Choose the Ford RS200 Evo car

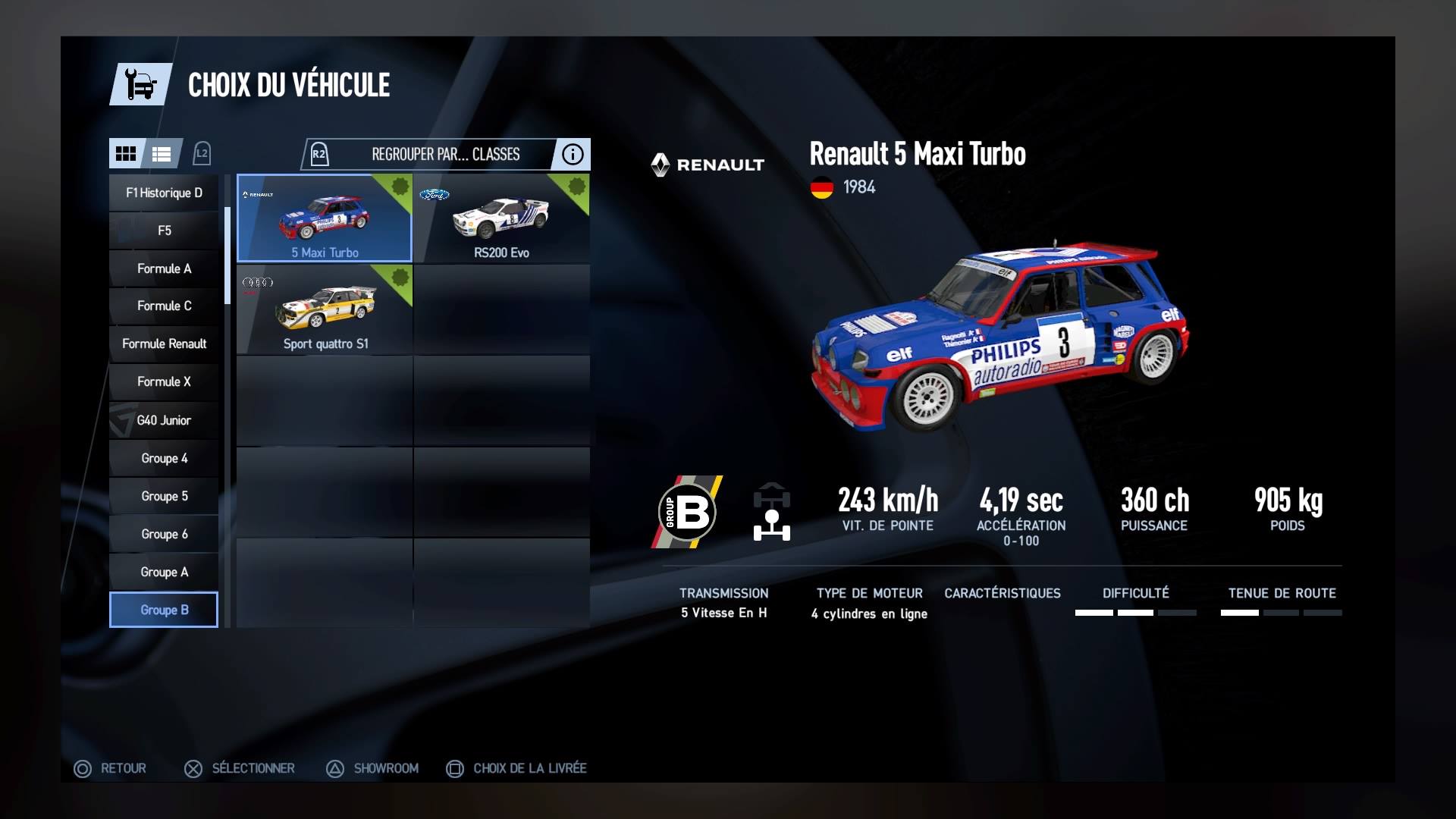[x=501, y=218]
